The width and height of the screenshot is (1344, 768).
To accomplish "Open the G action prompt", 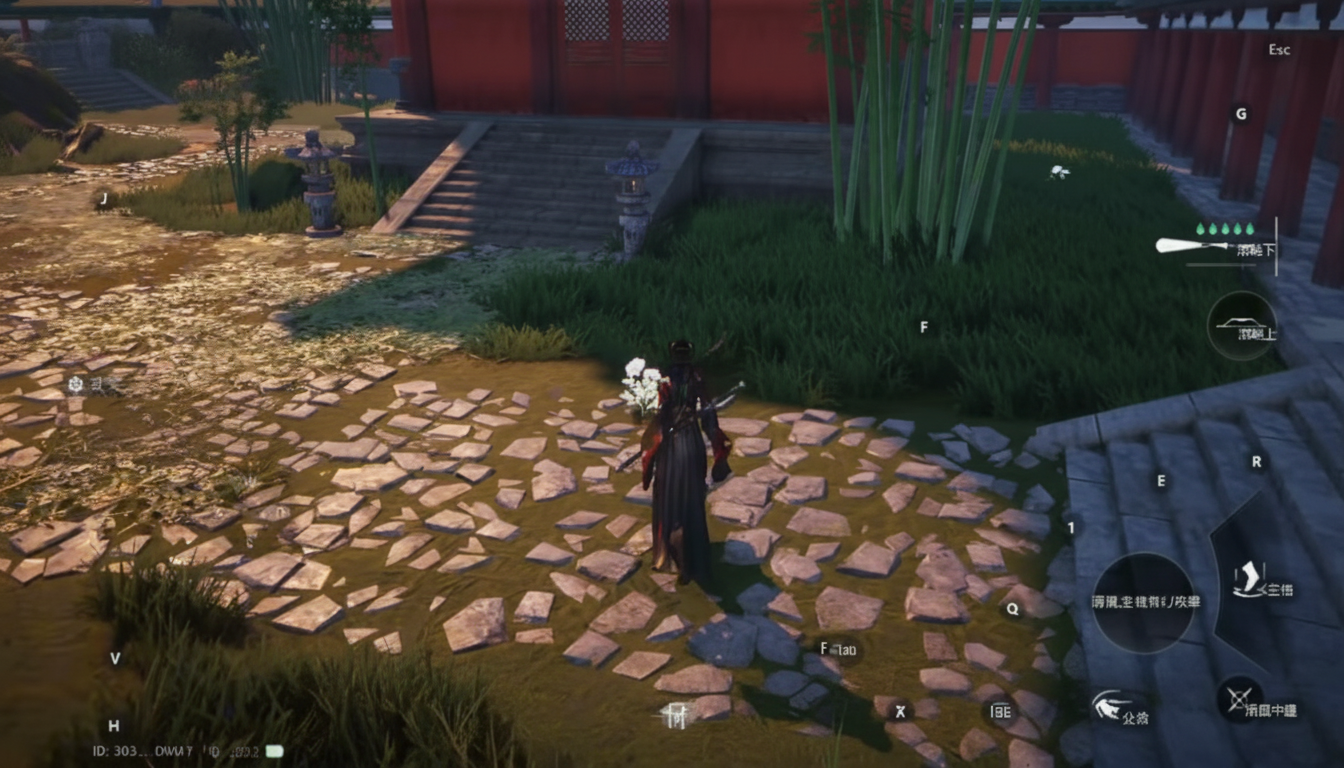I will coord(1240,112).
